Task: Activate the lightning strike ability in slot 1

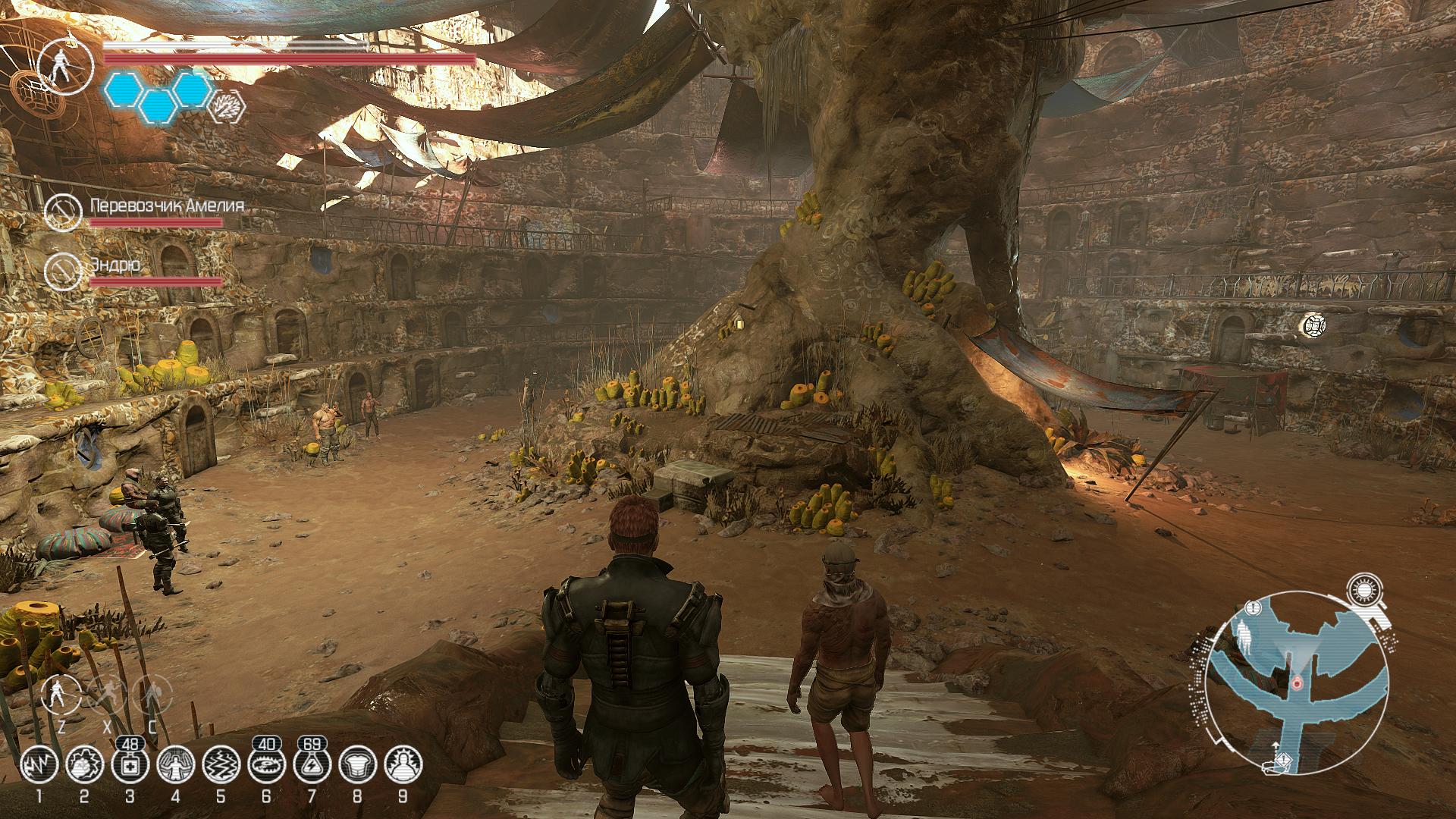Action: click(x=39, y=764)
